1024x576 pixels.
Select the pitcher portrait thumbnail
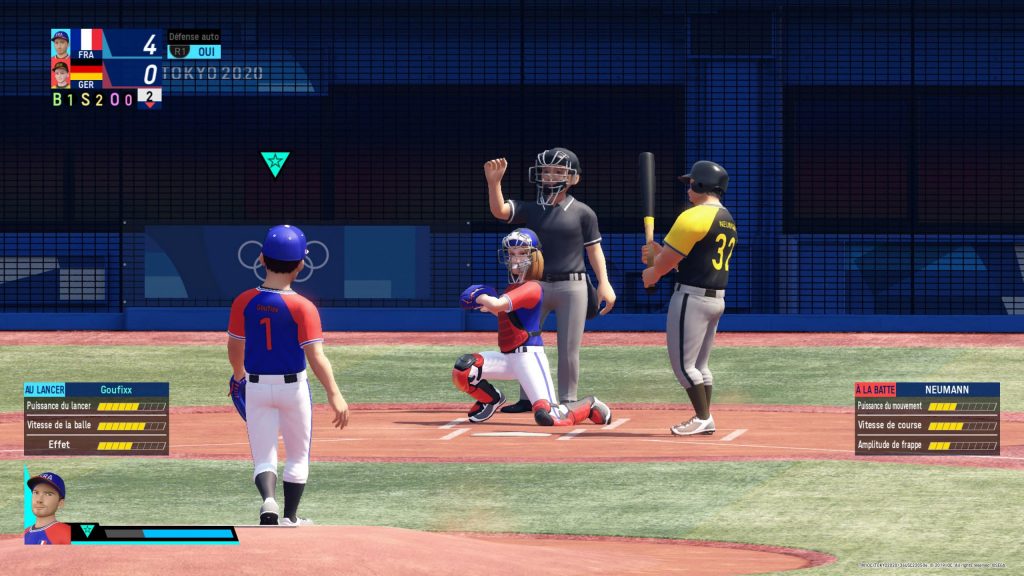coord(47,508)
